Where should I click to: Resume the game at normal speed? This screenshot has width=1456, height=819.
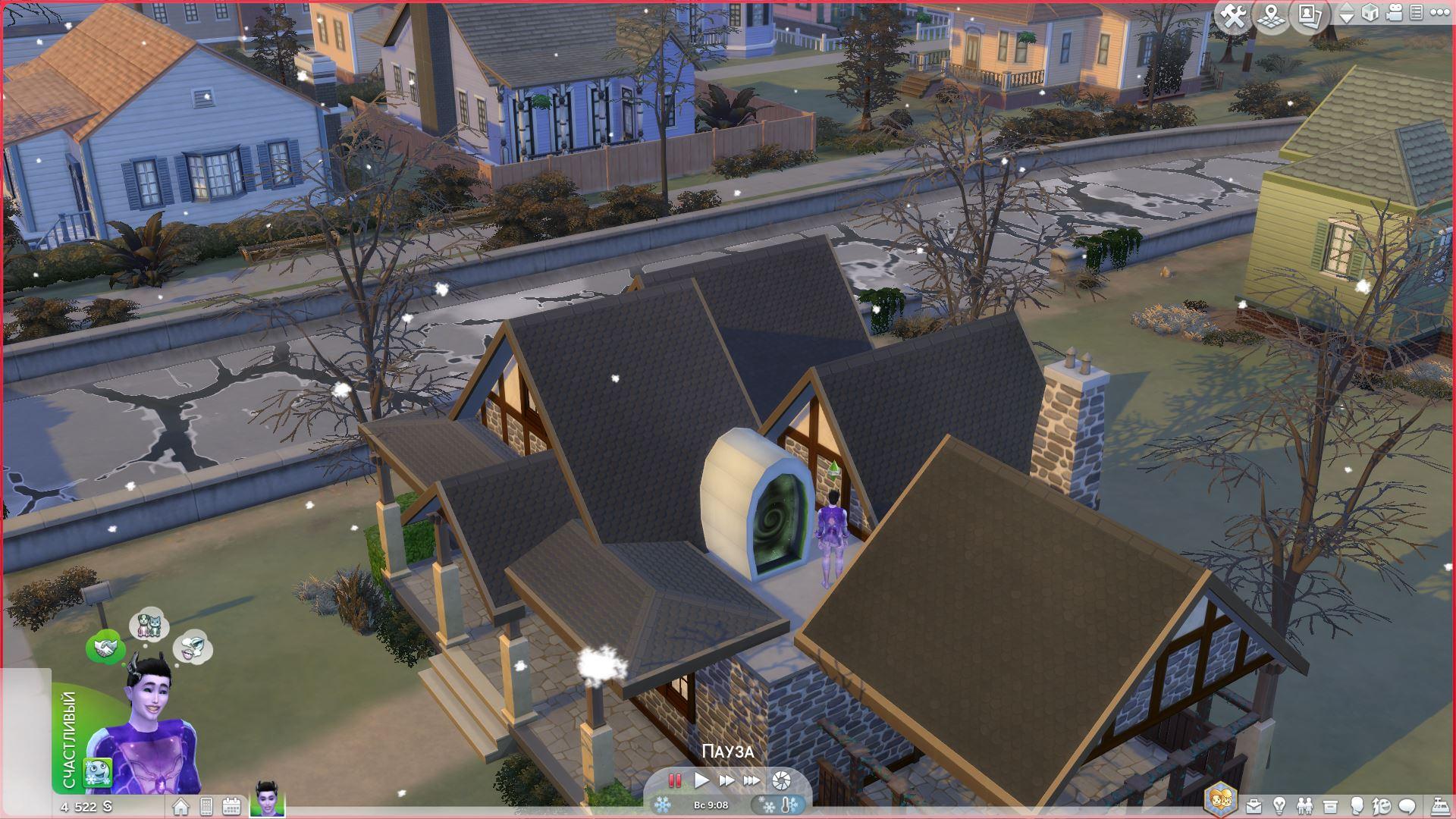[701, 780]
